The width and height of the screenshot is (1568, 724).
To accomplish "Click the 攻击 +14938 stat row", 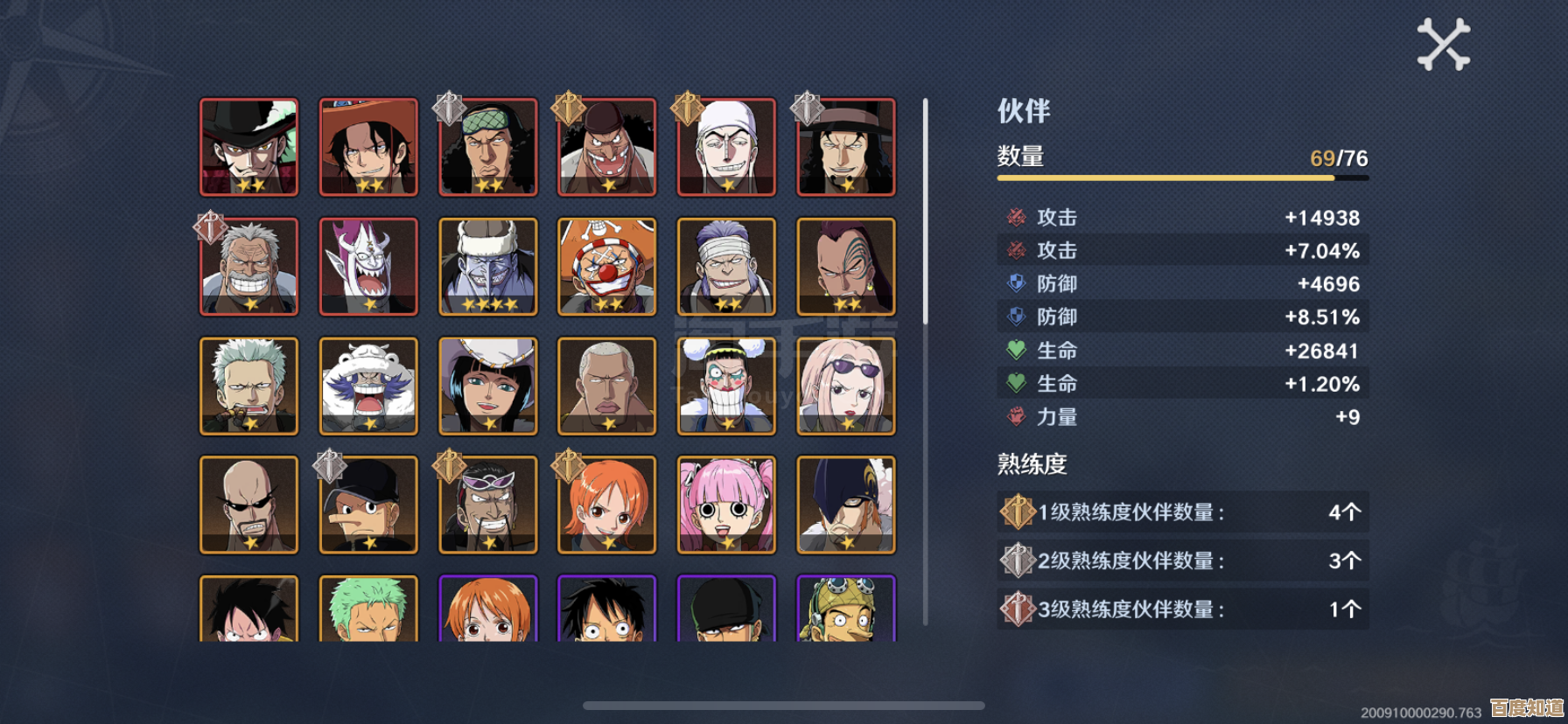I will (x=1181, y=218).
